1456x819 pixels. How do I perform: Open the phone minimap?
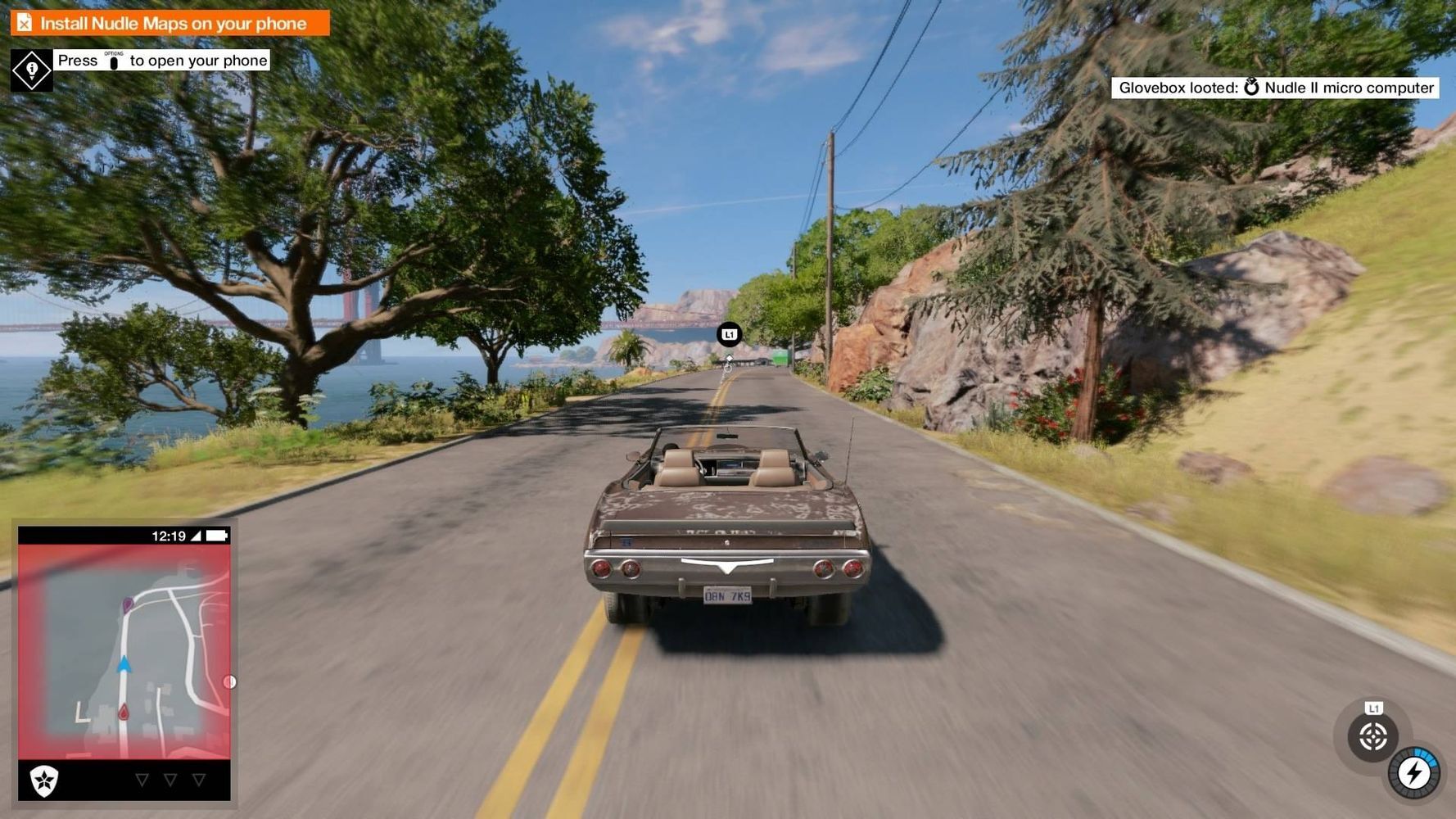coord(124,651)
